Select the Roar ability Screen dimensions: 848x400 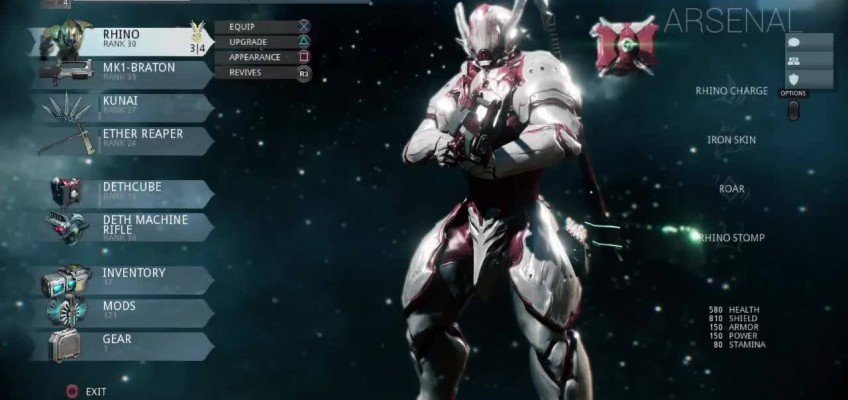coord(732,189)
